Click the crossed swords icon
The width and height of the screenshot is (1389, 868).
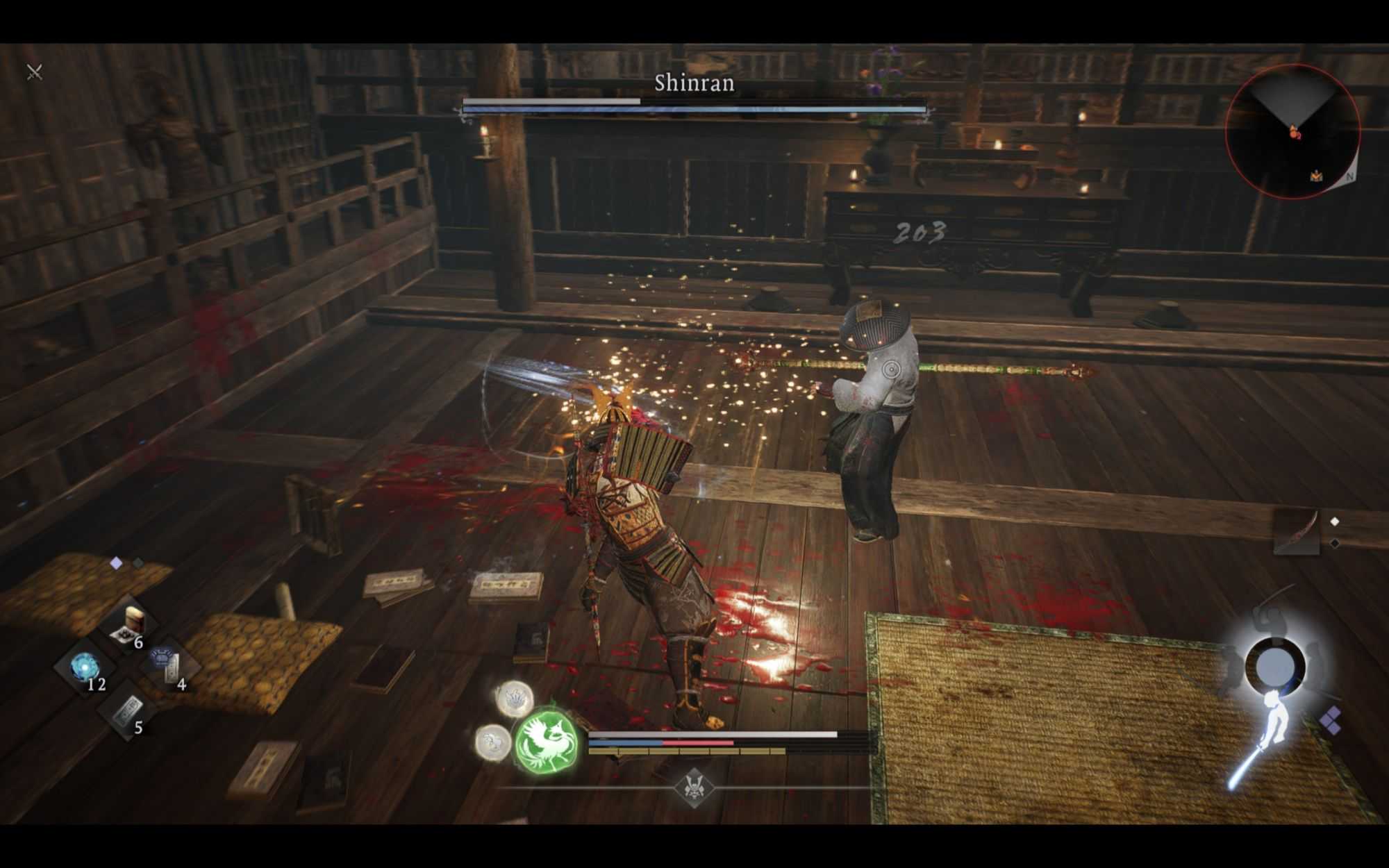pos(34,72)
